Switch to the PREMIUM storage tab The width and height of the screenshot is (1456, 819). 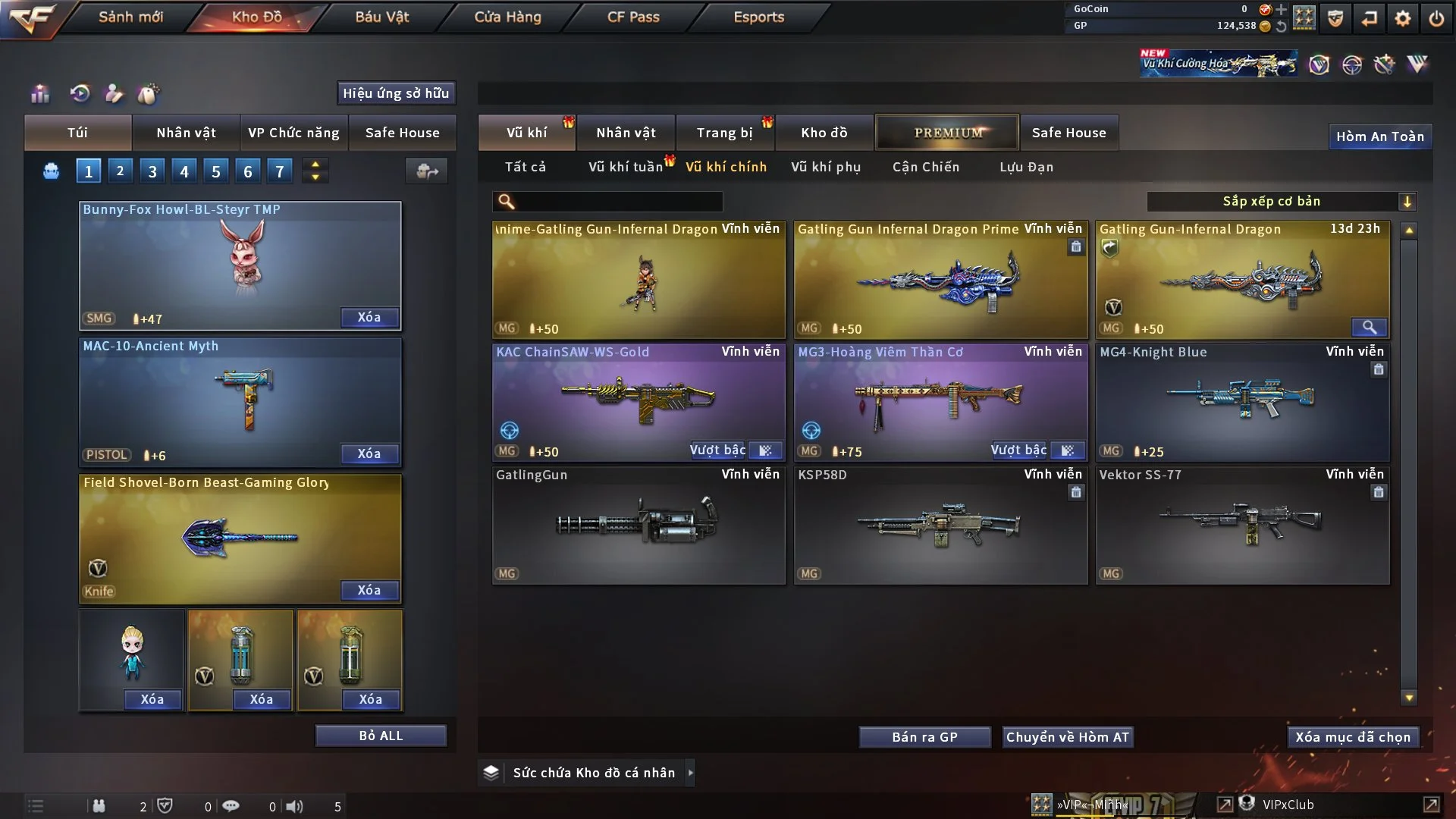tap(947, 133)
